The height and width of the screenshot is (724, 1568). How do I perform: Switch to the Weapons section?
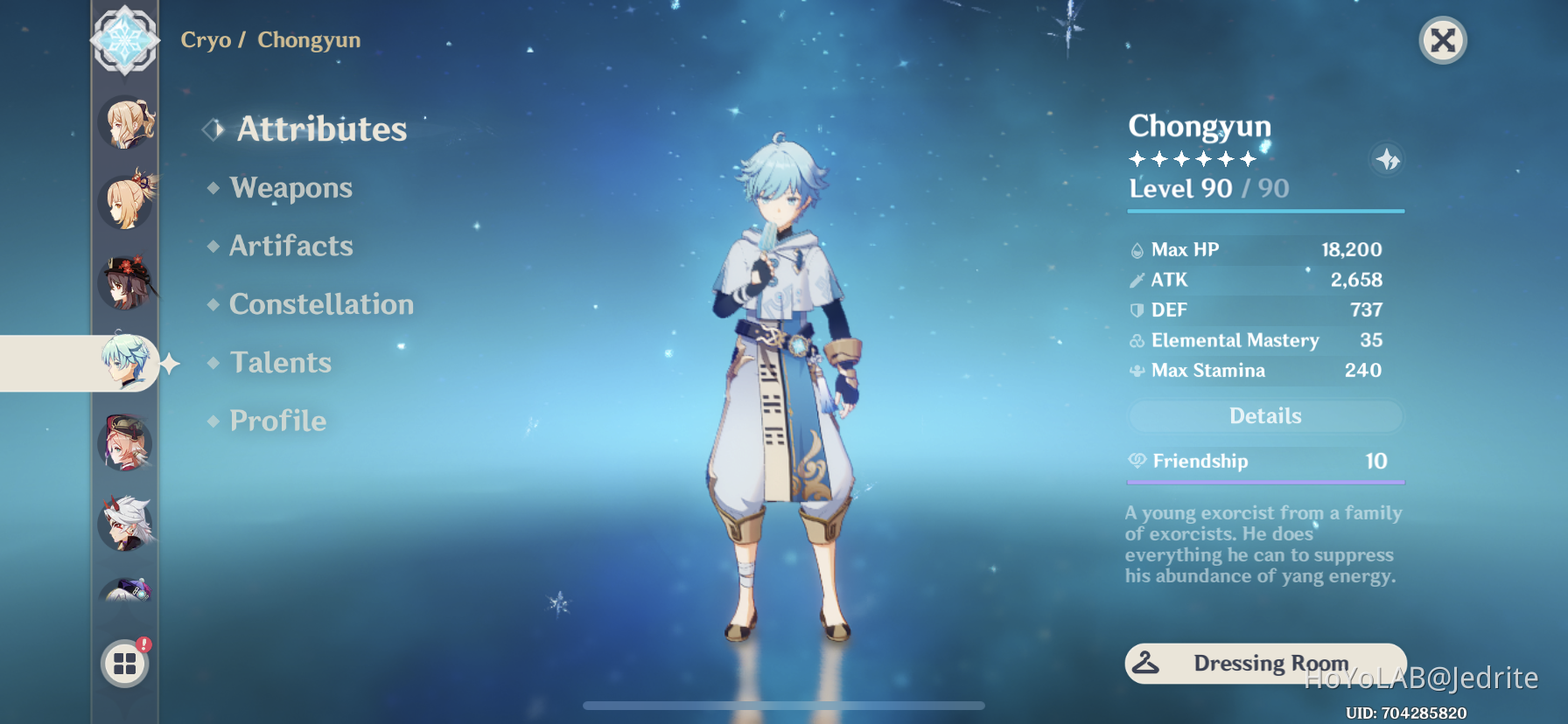(290, 187)
